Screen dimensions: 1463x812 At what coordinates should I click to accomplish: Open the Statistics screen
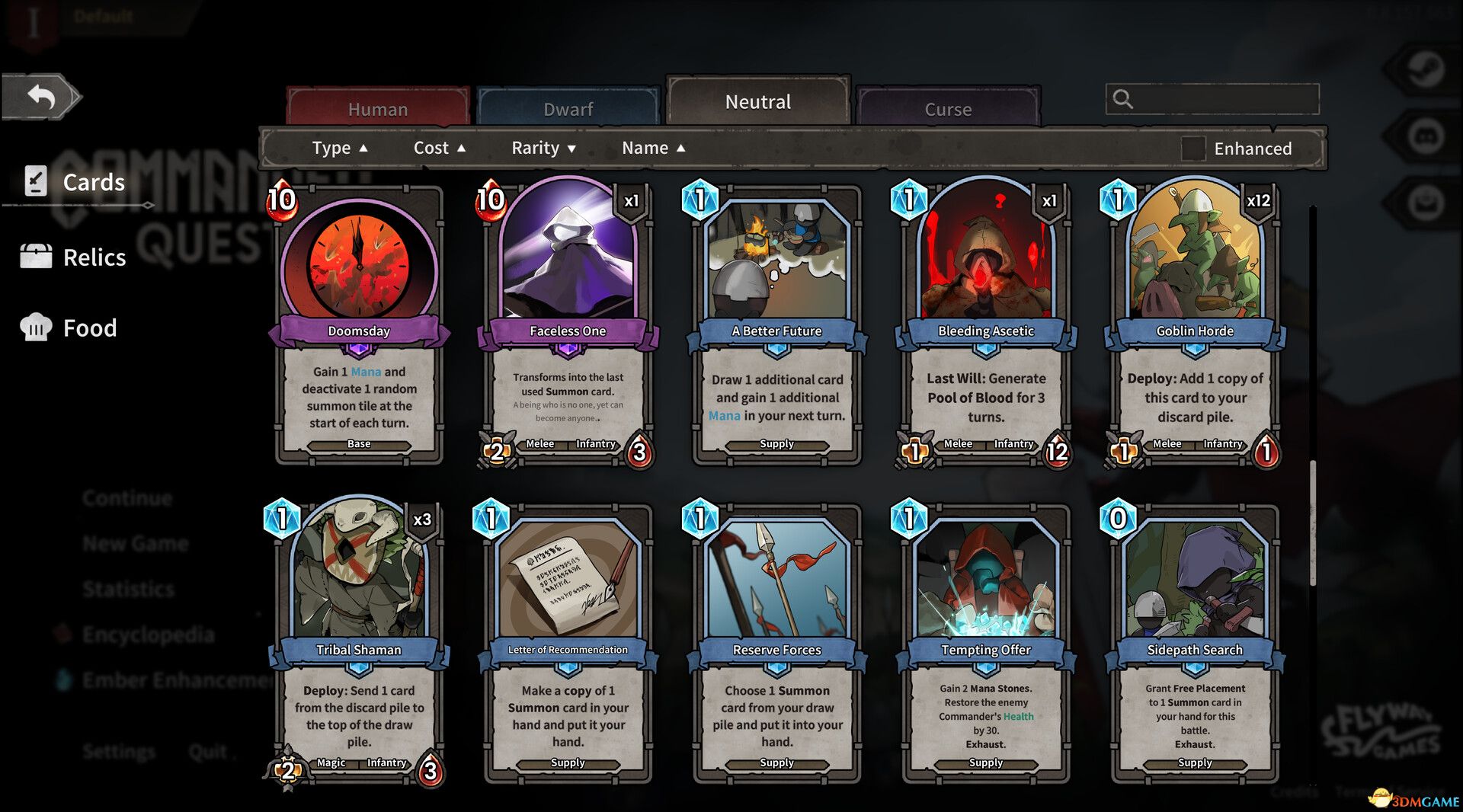coord(130,589)
